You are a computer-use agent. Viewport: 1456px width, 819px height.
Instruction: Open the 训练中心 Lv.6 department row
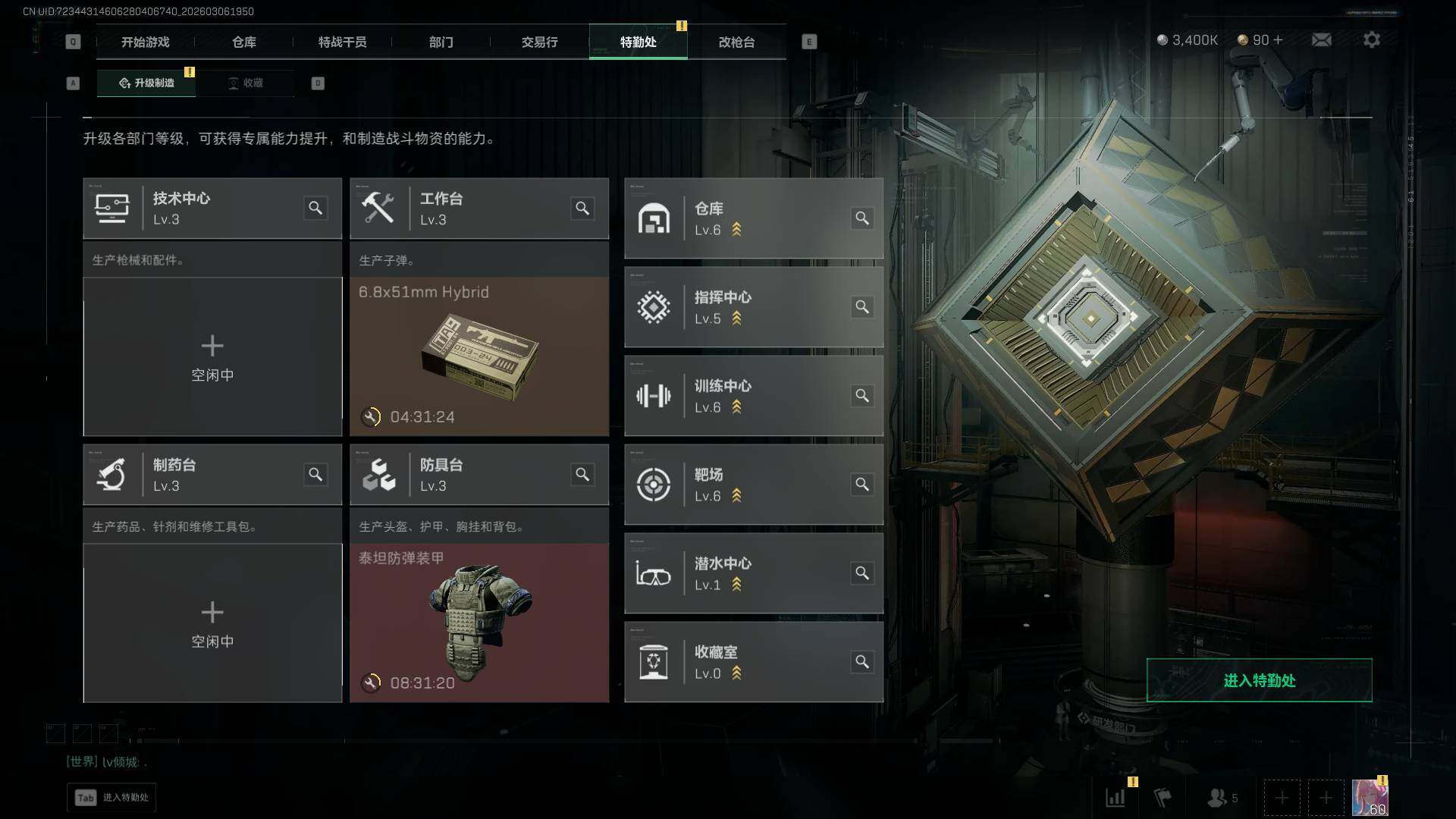[x=753, y=396]
